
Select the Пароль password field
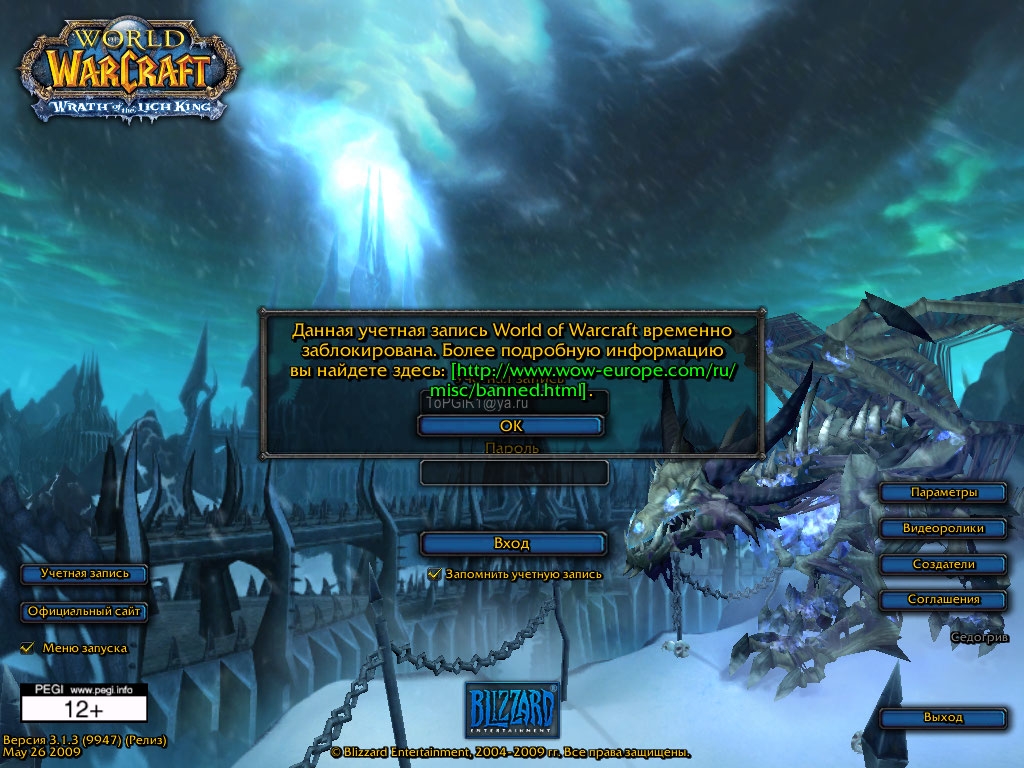(x=514, y=472)
